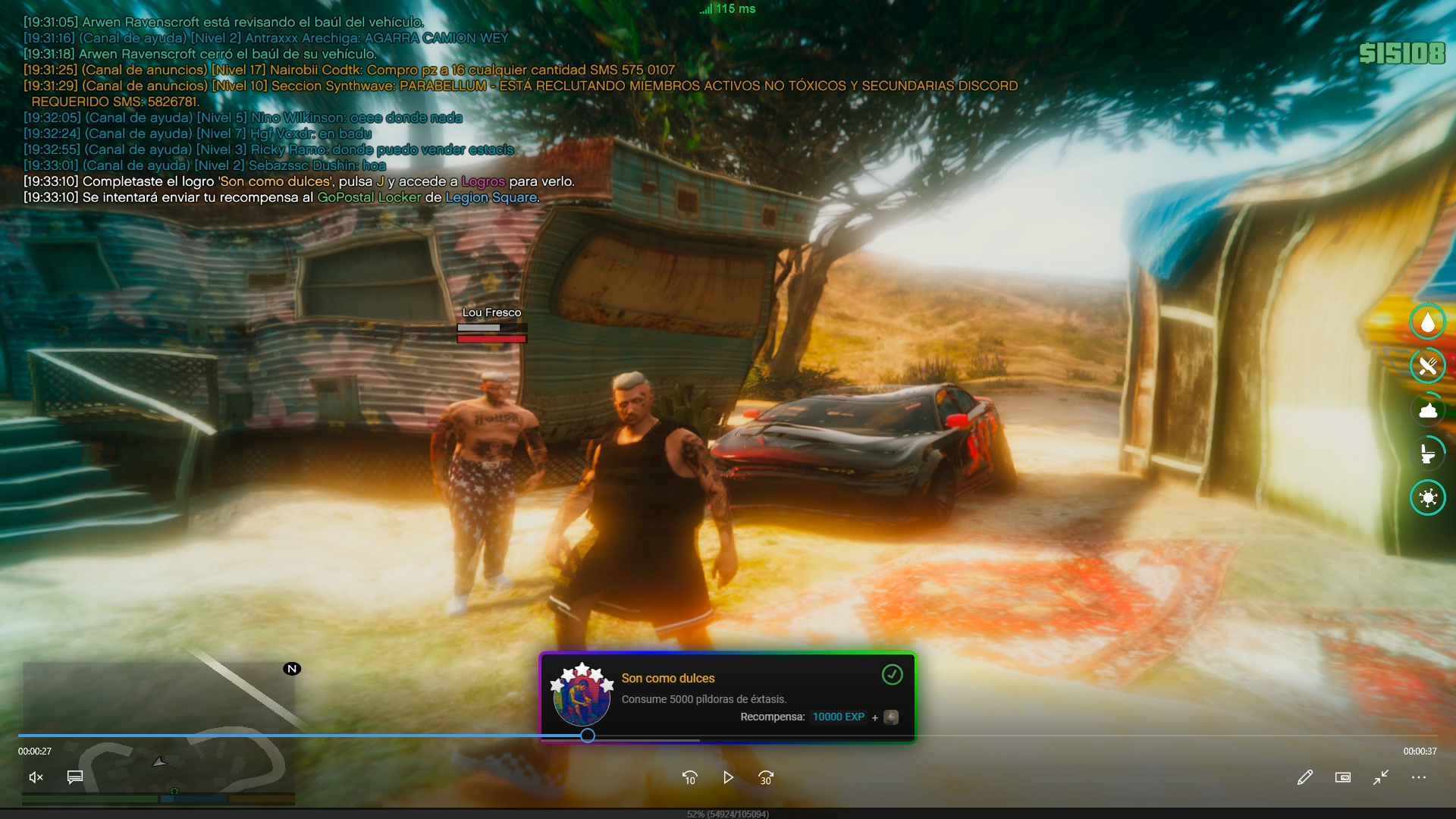Toggle the captions button
Screen dimensions: 1456x819
pyautogui.click(x=75, y=777)
